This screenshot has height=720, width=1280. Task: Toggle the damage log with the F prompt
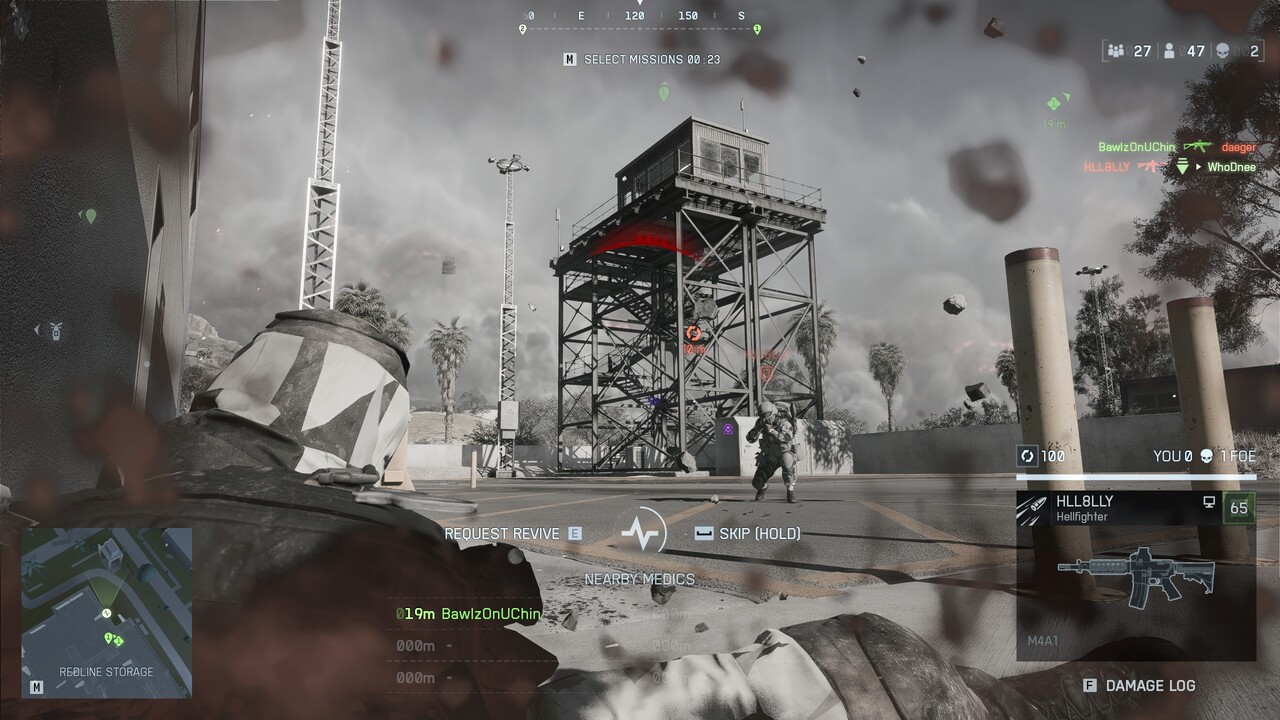[1089, 686]
